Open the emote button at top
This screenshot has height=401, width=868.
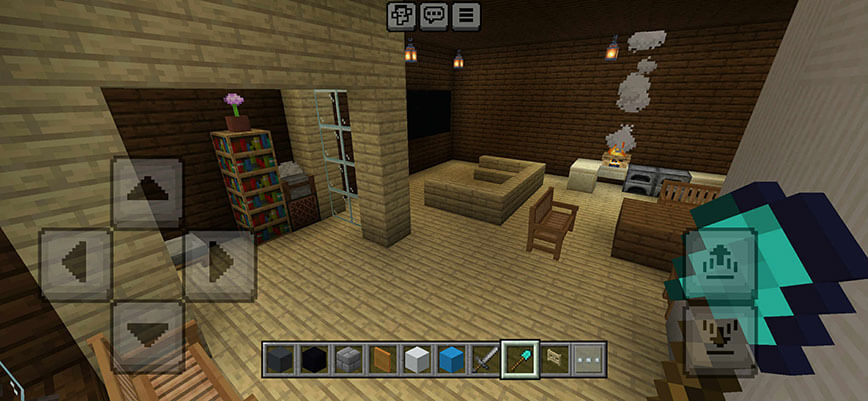401,16
